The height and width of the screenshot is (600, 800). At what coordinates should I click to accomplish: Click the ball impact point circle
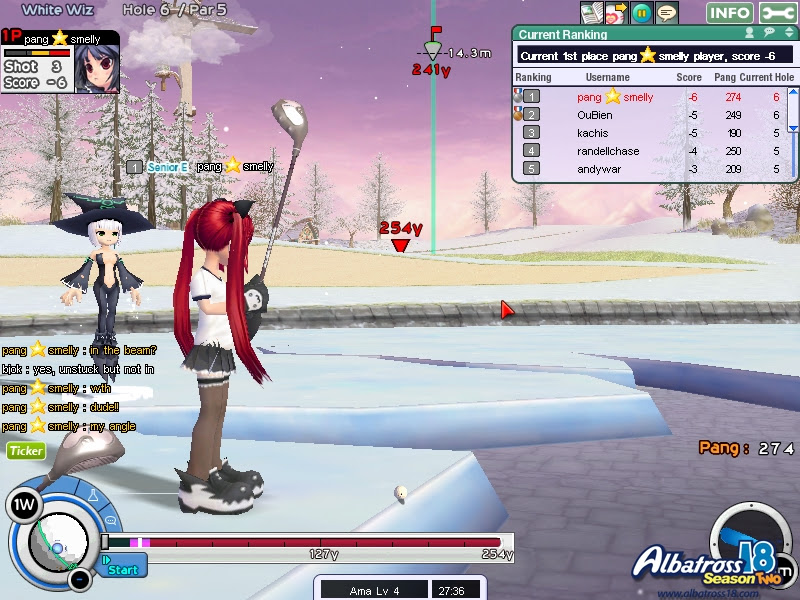pyautogui.click(x=58, y=546)
